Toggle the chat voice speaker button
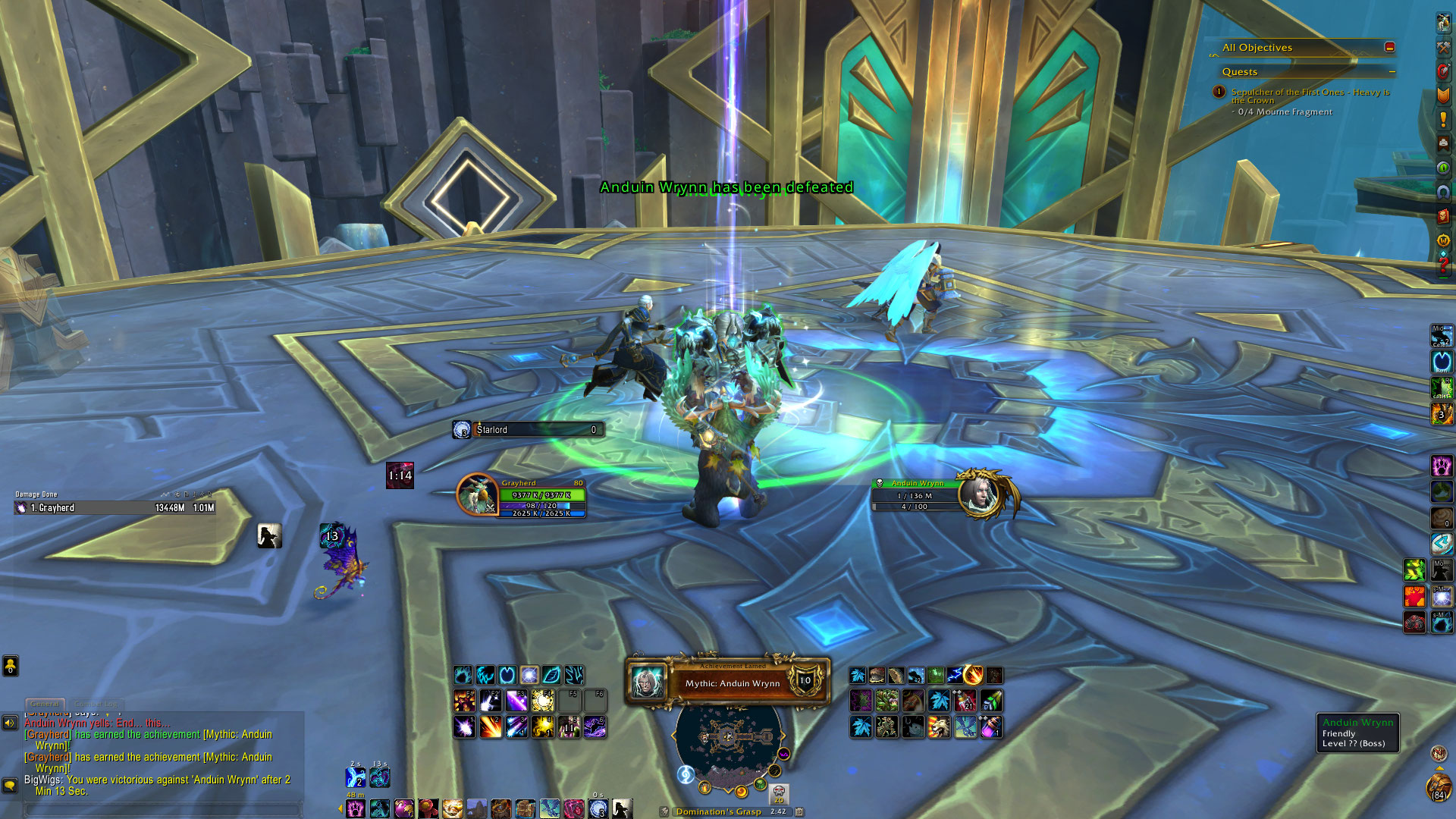Screen dimensions: 1456x819 10,723
